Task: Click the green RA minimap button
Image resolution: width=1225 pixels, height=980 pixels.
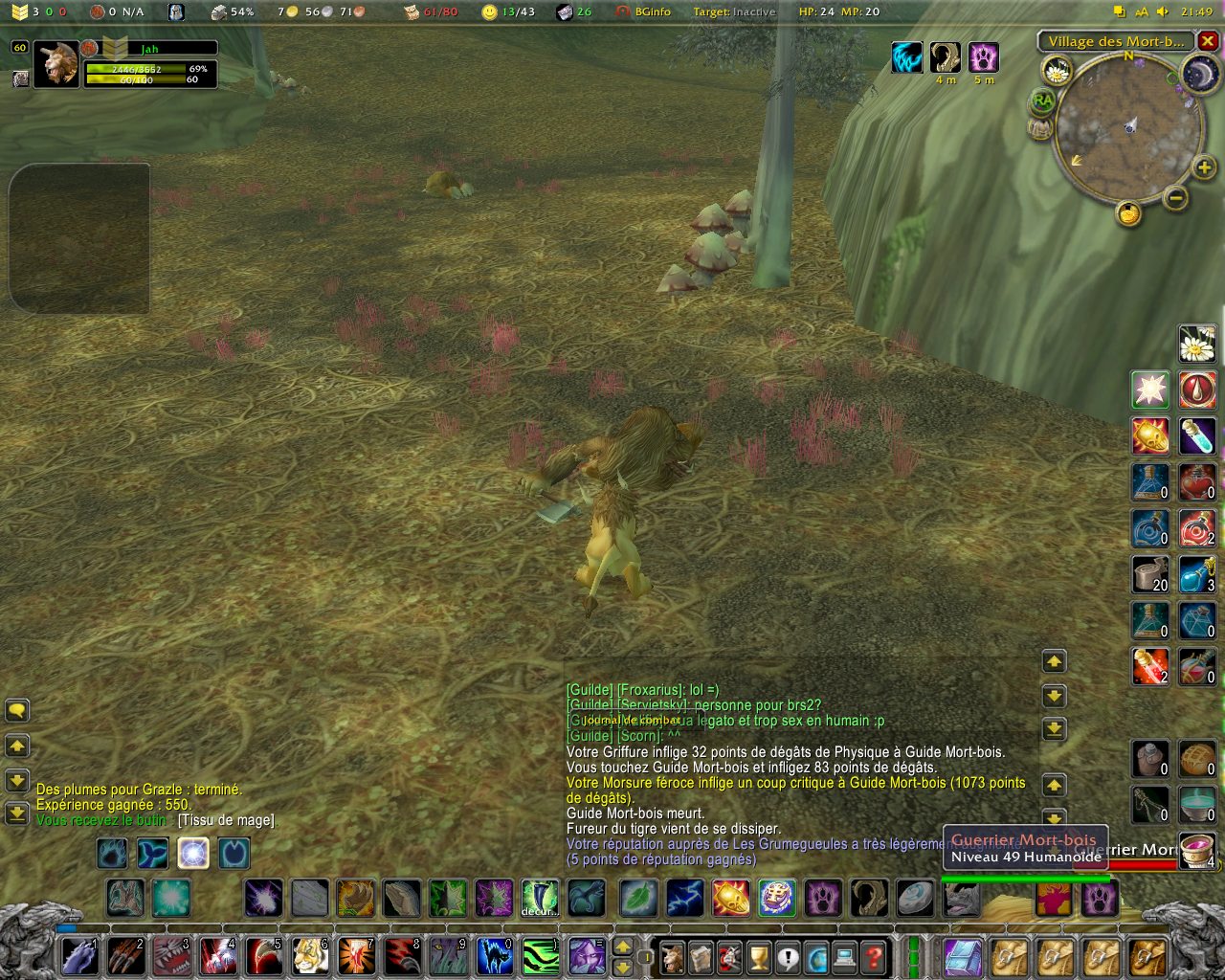Action: 1042,100
